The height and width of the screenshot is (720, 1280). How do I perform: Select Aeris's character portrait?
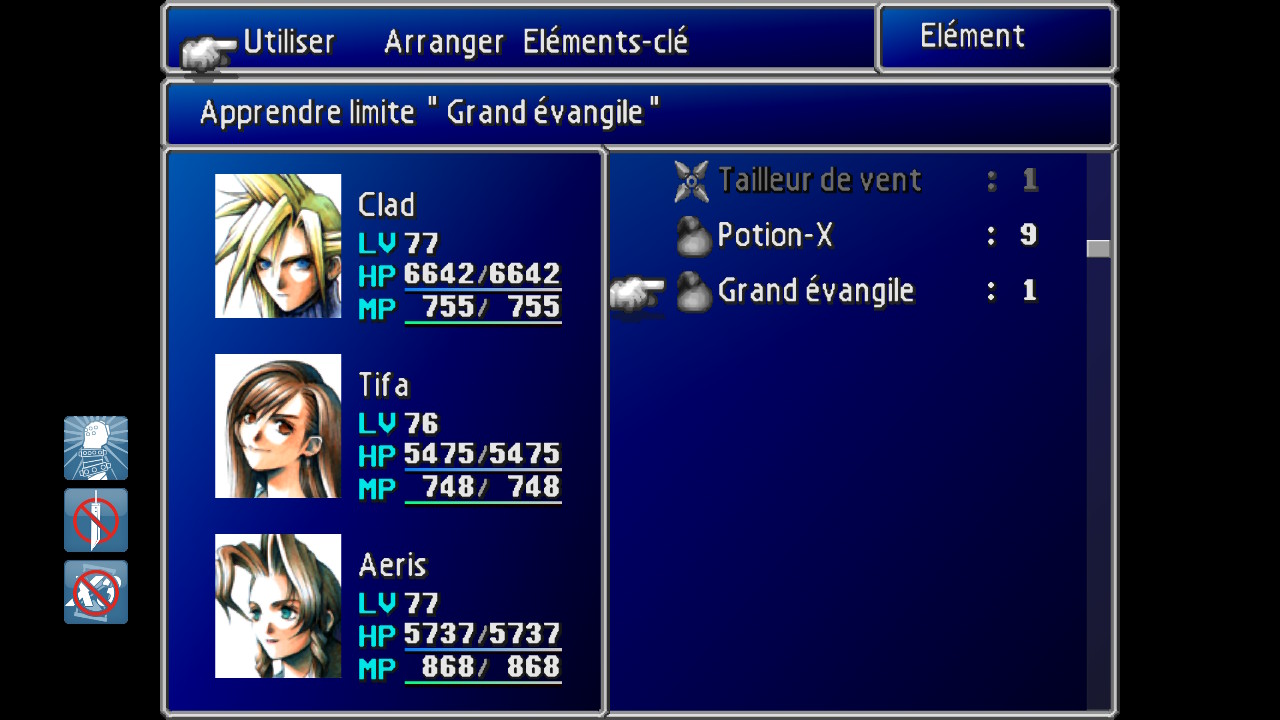click(278, 607)
